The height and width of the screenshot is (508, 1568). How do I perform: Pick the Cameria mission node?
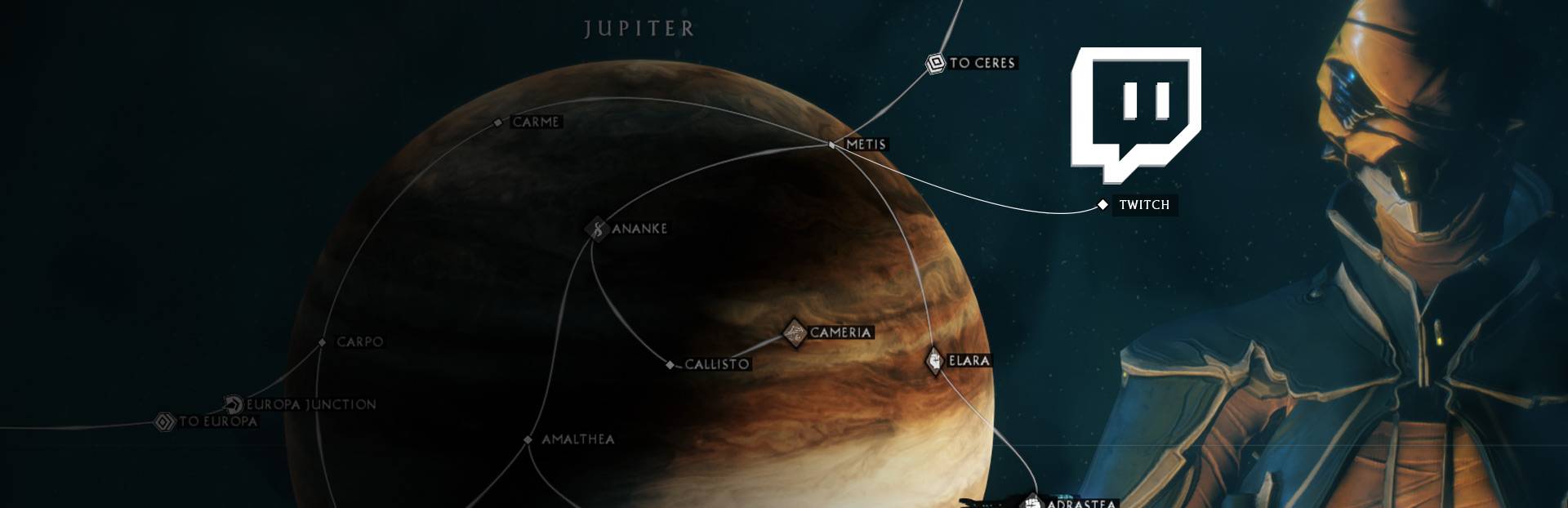(794, 332)
